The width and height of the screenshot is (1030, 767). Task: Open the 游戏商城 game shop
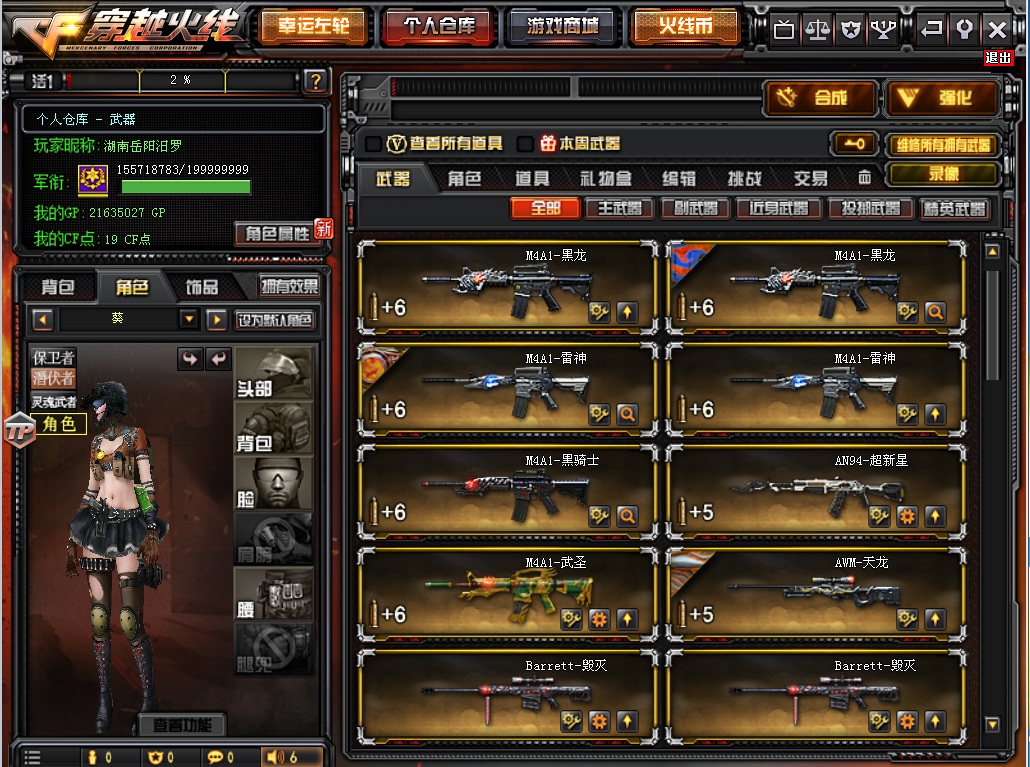562,27
